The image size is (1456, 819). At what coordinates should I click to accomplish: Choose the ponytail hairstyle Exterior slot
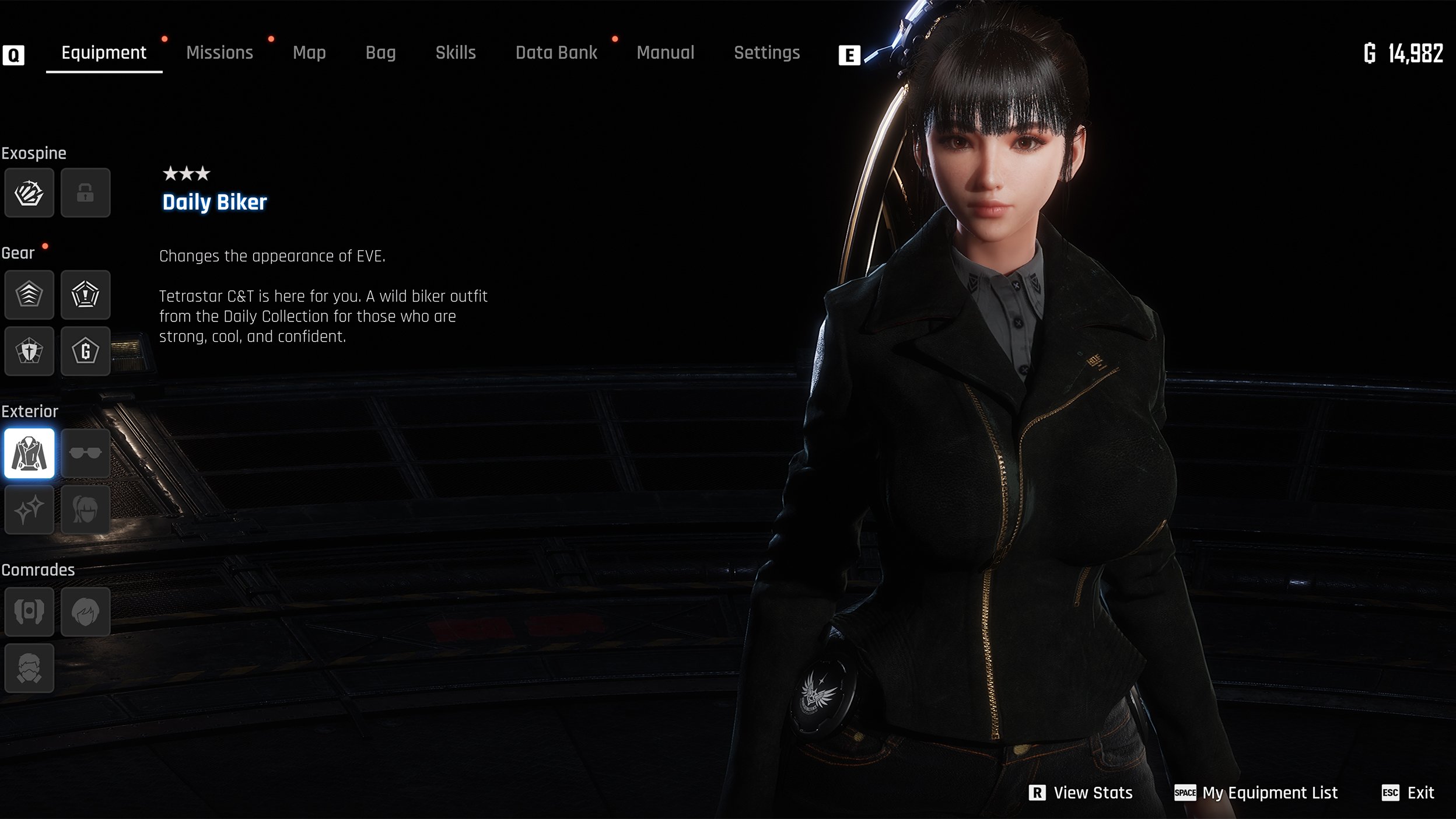coord(85,509)
